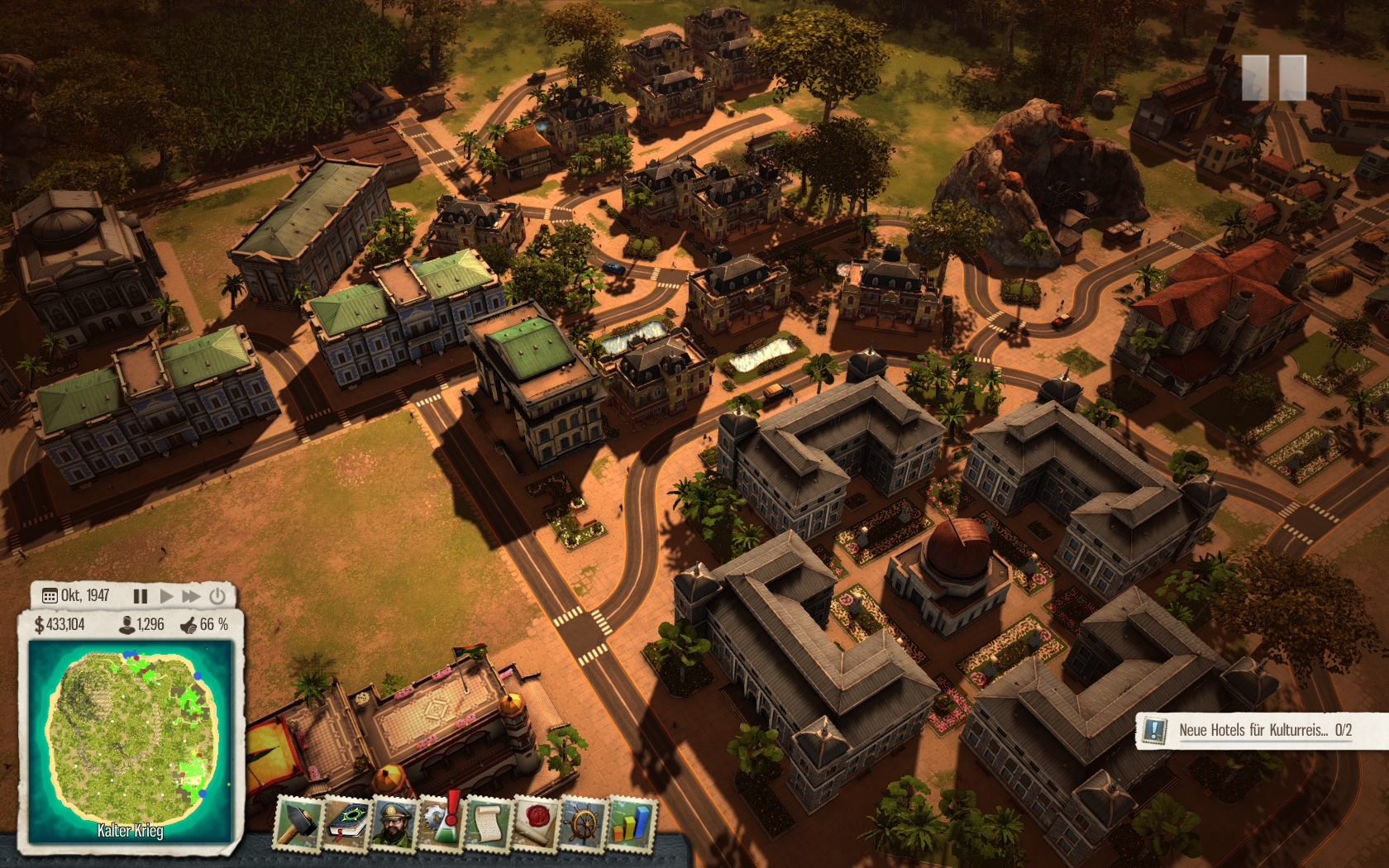Image resolution: width=1389 pixels, height=868 pixels.
Task: Open the red wax seal document stamp
Action: point(536,823)
